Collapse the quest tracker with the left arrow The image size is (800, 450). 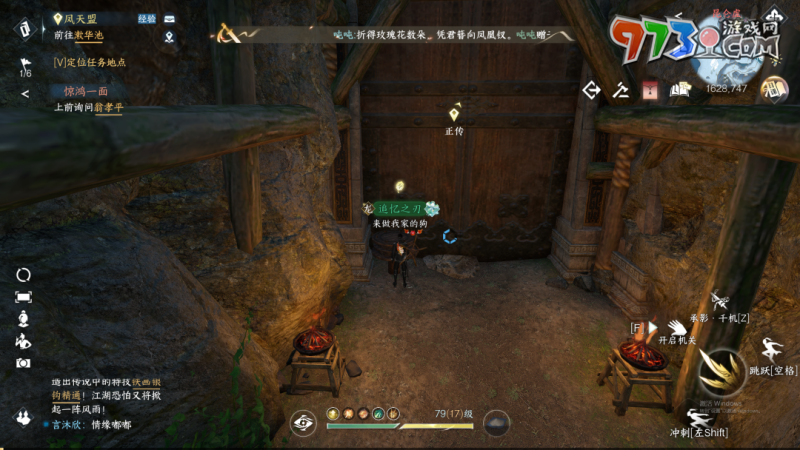click(x=25, y=94)
